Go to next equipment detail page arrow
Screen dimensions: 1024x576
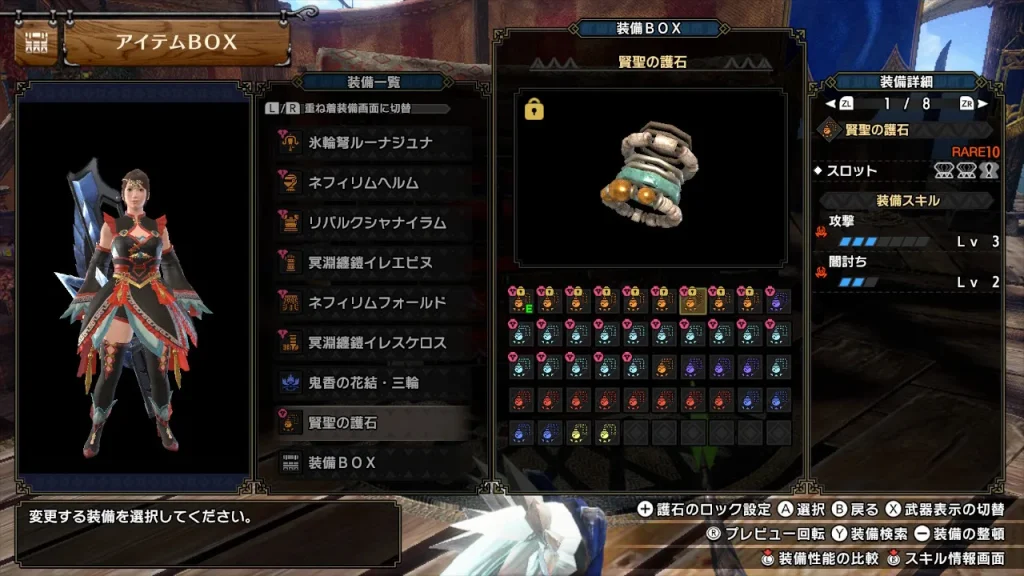pyautogui.click(x=983, y=103)
